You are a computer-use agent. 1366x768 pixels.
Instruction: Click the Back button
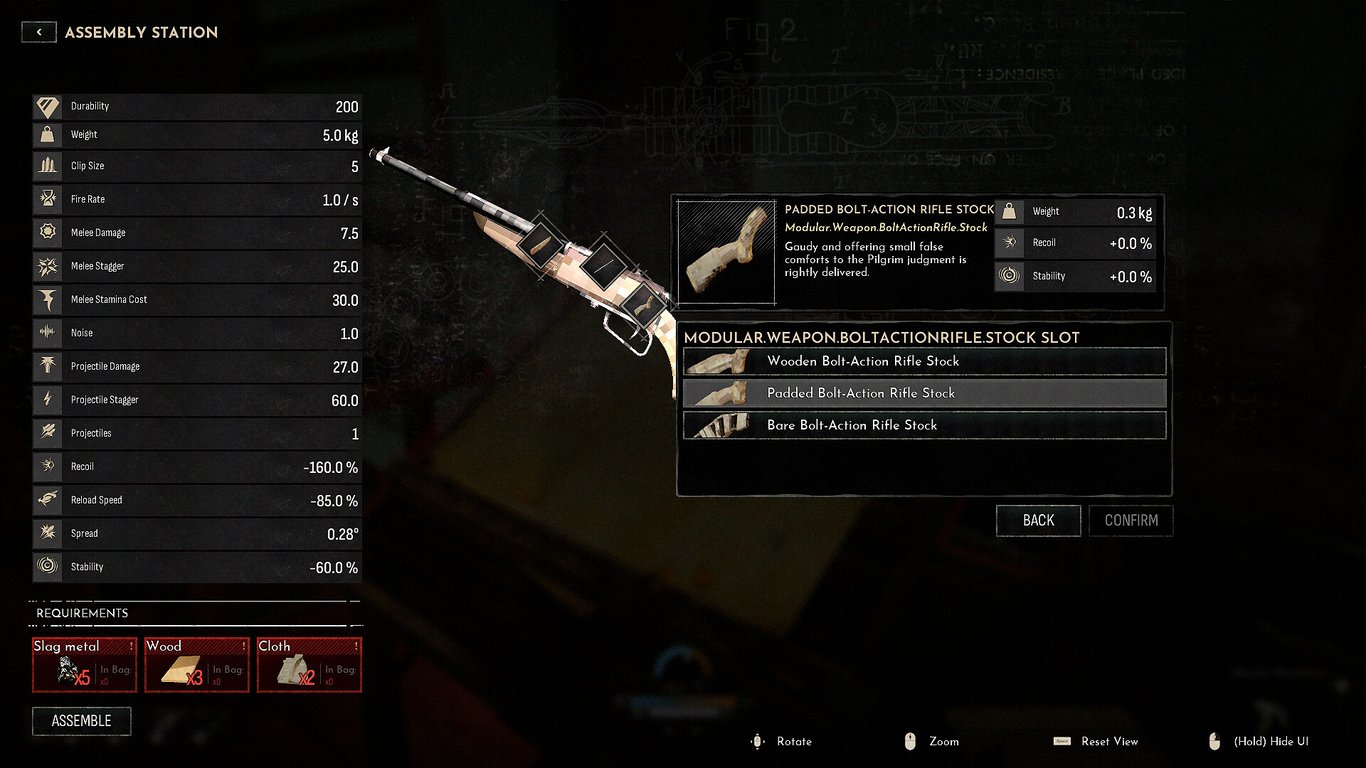1038,520
